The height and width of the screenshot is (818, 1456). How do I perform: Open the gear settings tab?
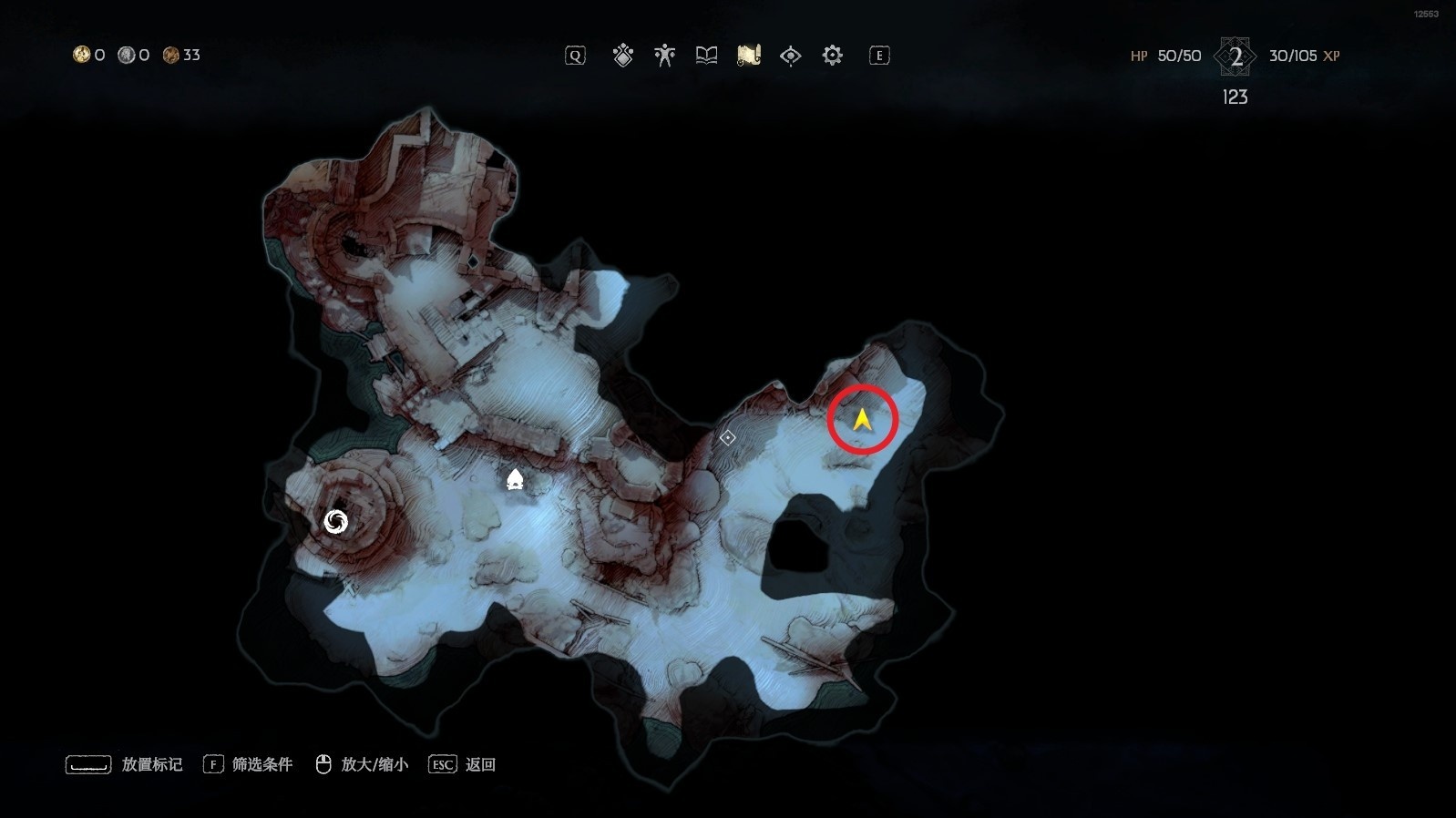(x=832, y=56)
